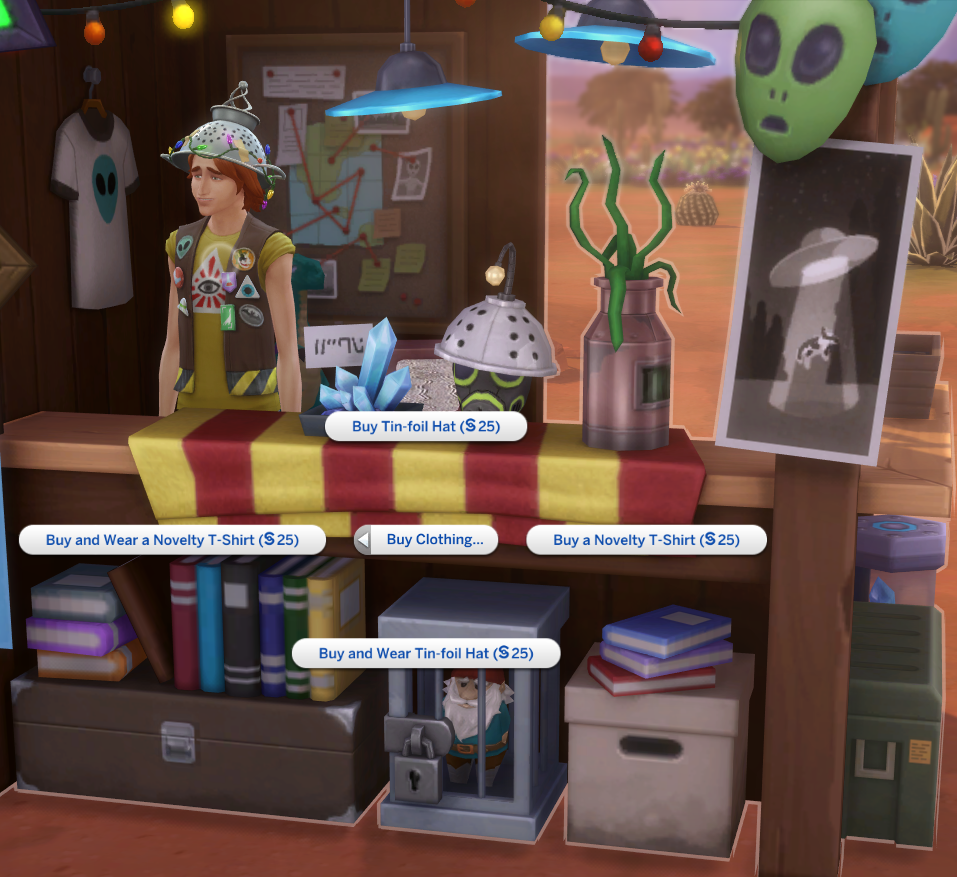The height and width of the screenshot is (877, 957).
Task: Select Buy and Wear a Novelty T-Shirt
Action: (x=172, y=540)
